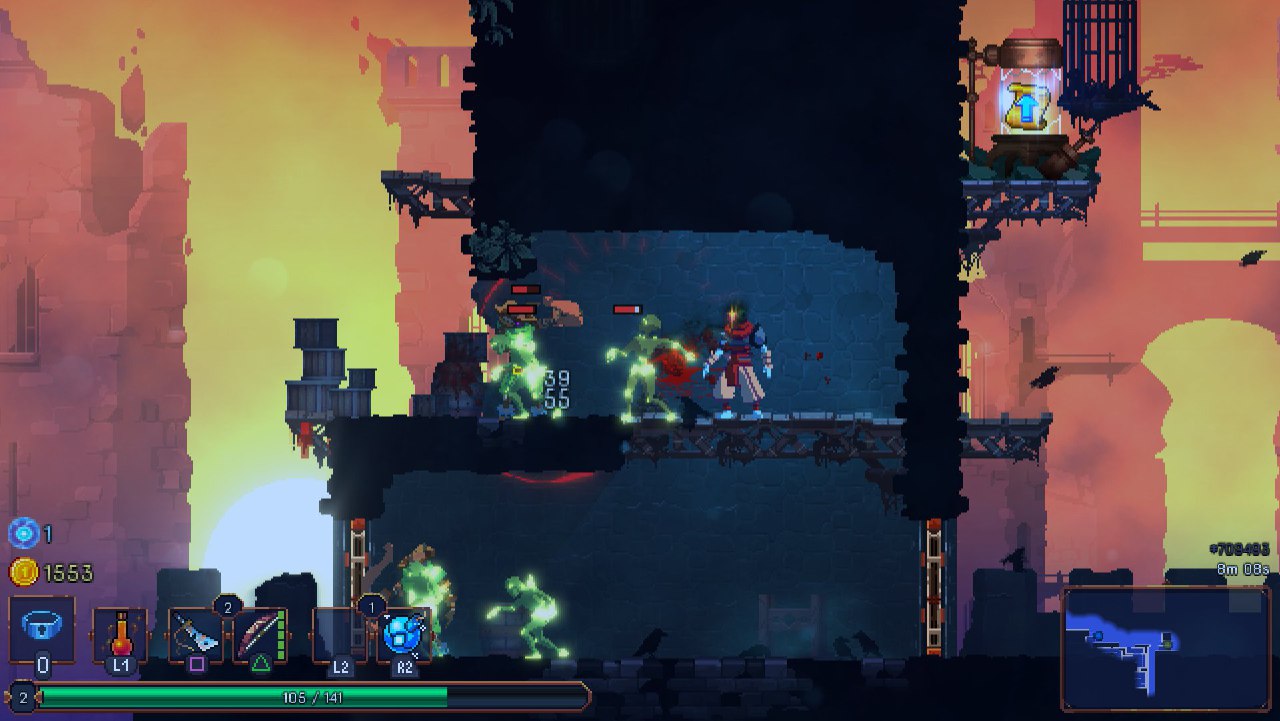
Task: Select the blade weapon slot
Action: tap(196, 634)
